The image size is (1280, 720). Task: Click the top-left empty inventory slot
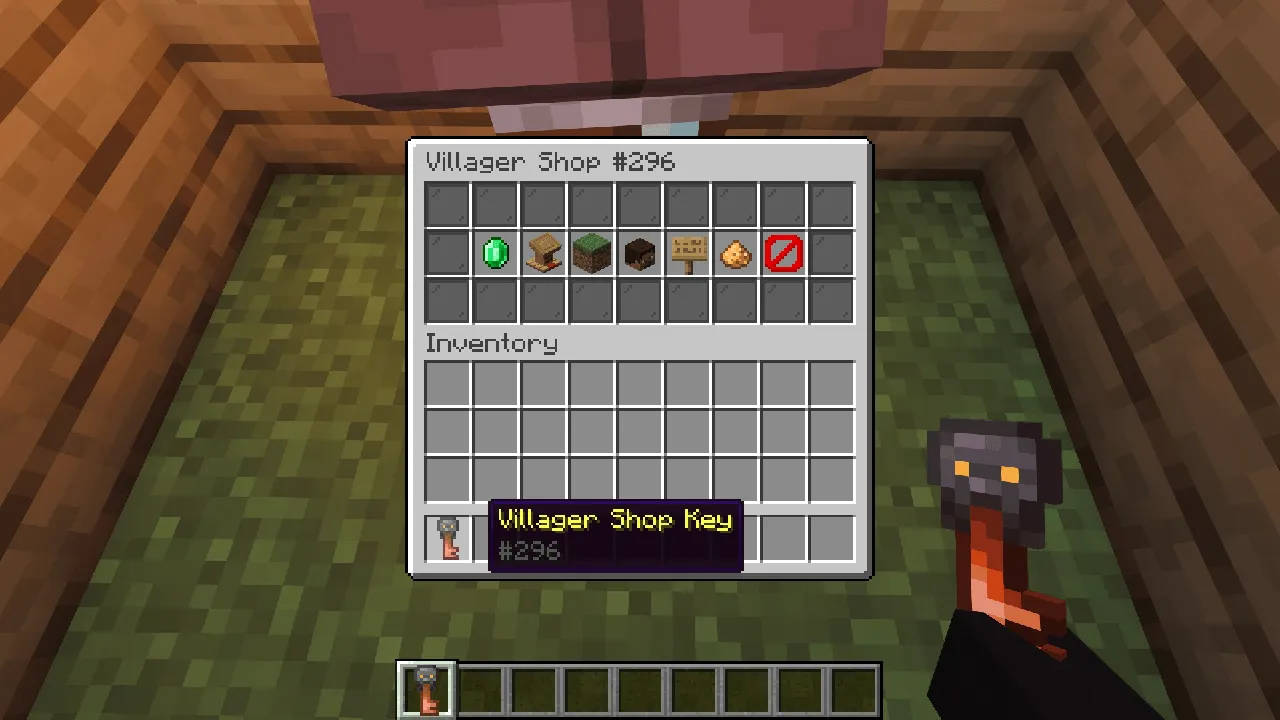click(x=447, y=385)
